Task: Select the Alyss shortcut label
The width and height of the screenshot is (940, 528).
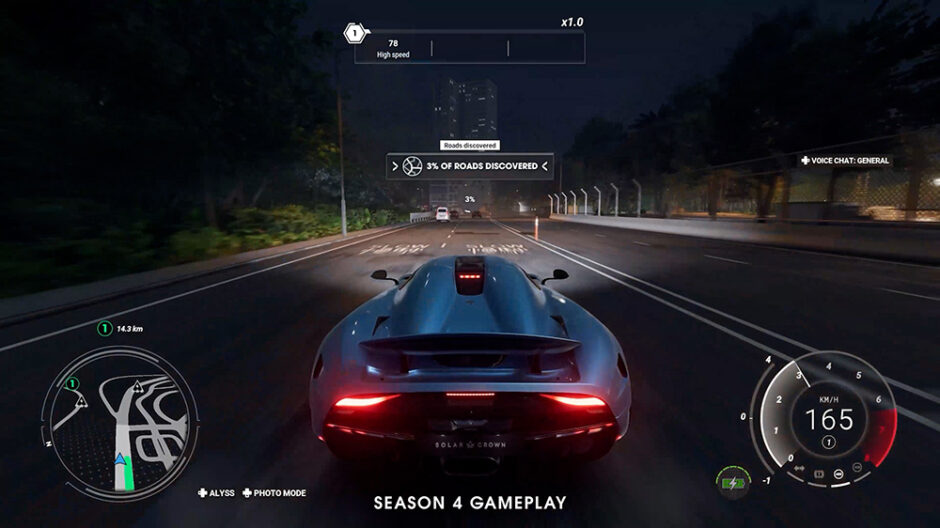Action: point(217,493)
